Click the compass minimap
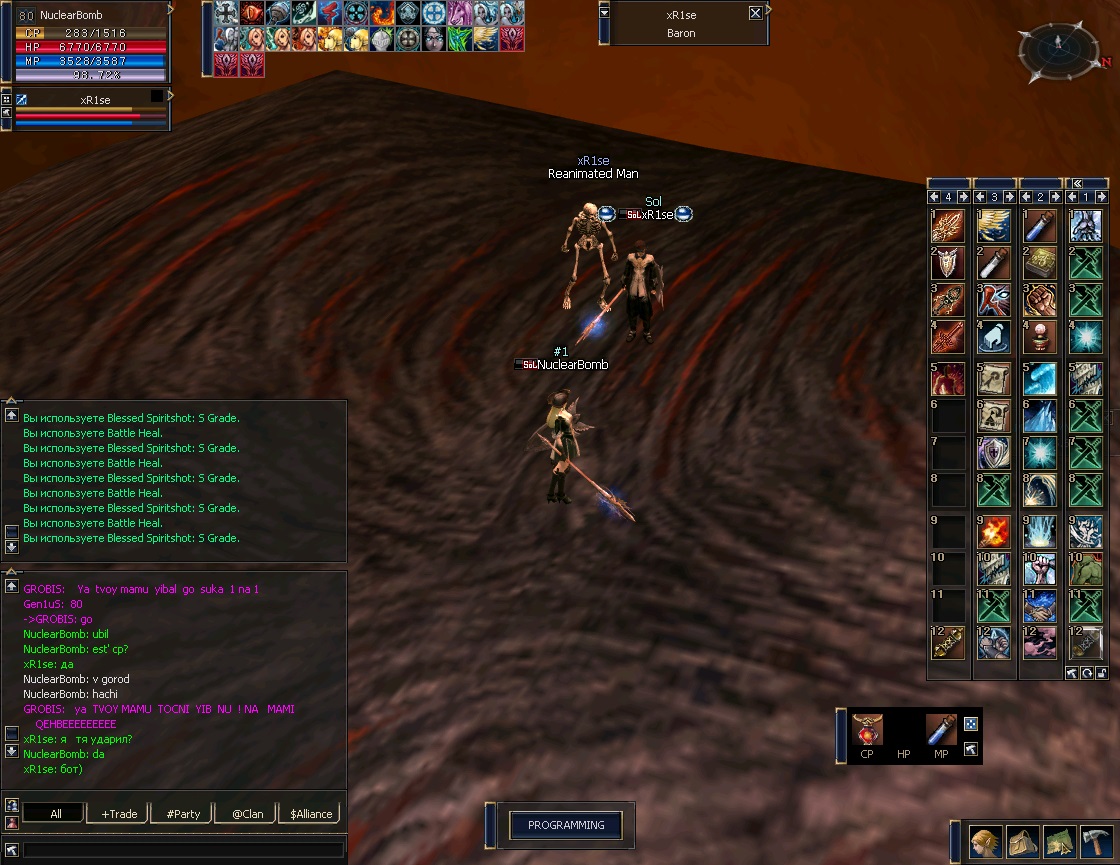Image resolution: width=1120 pixels, height=865 pixels. pos(1058,50)
